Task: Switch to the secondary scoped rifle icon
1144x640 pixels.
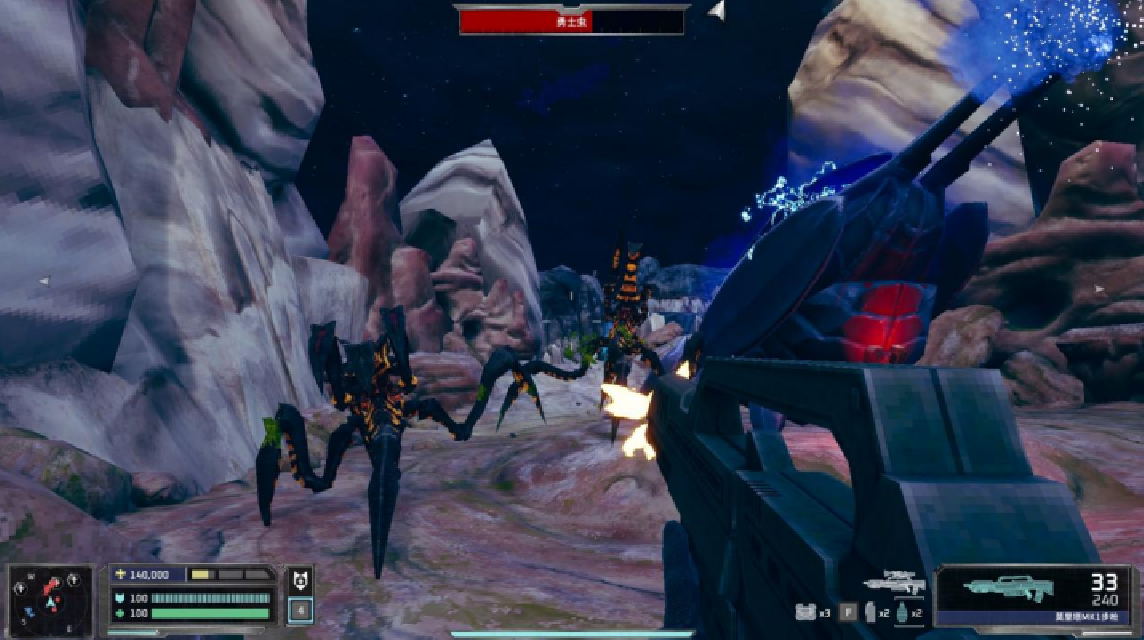Action: point(893,584)
